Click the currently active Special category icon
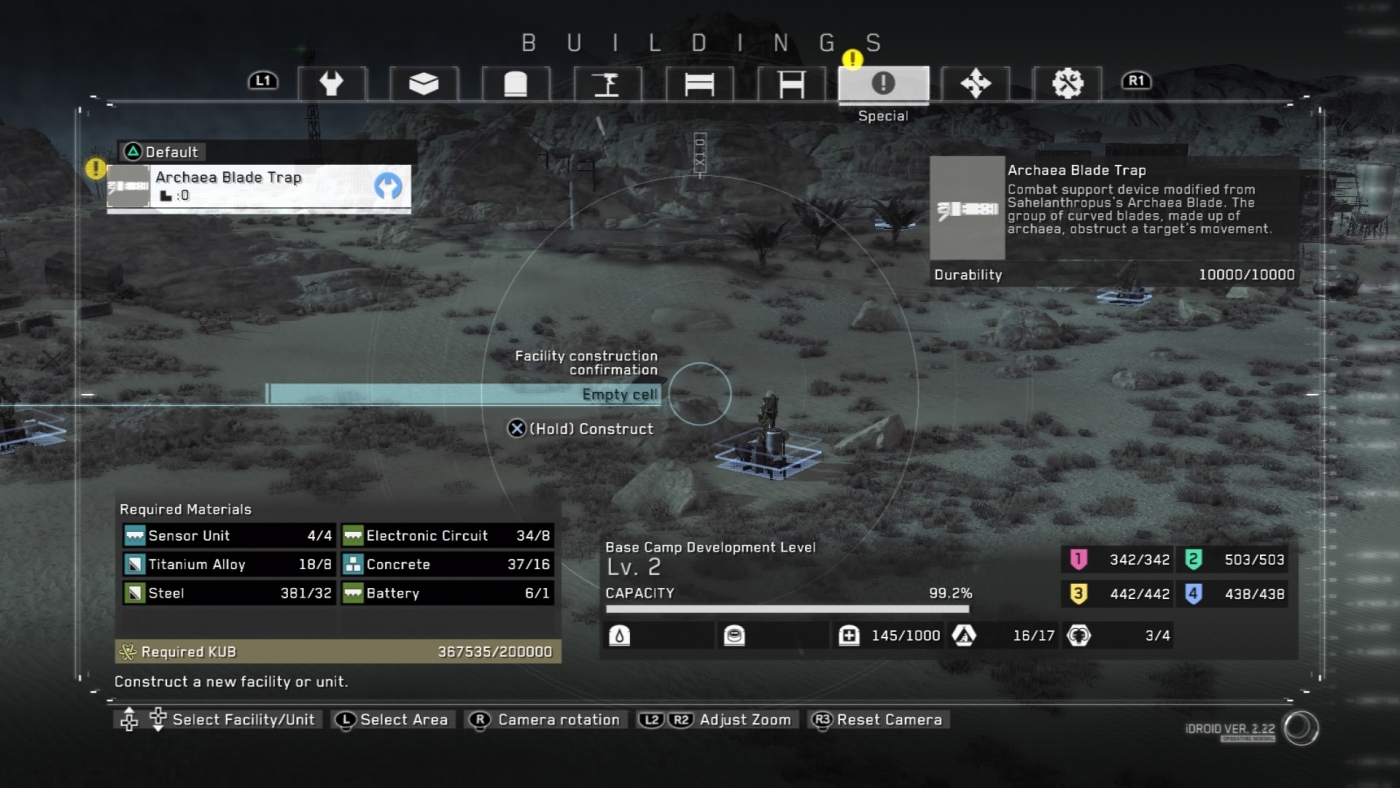Screen dimensions: 1400x788 tap(884, 84)
